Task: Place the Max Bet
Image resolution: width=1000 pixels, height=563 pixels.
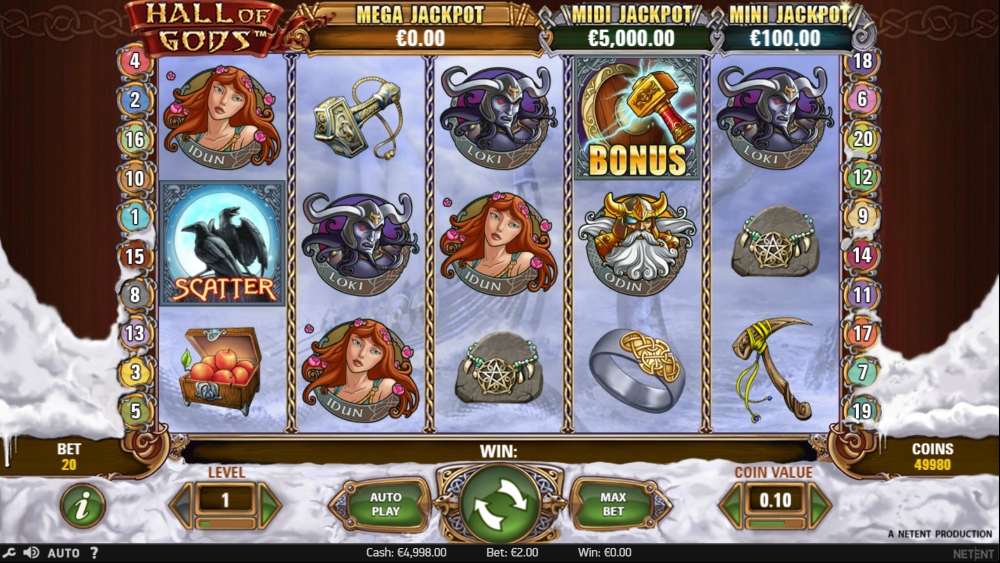Action: click(612, 504)
